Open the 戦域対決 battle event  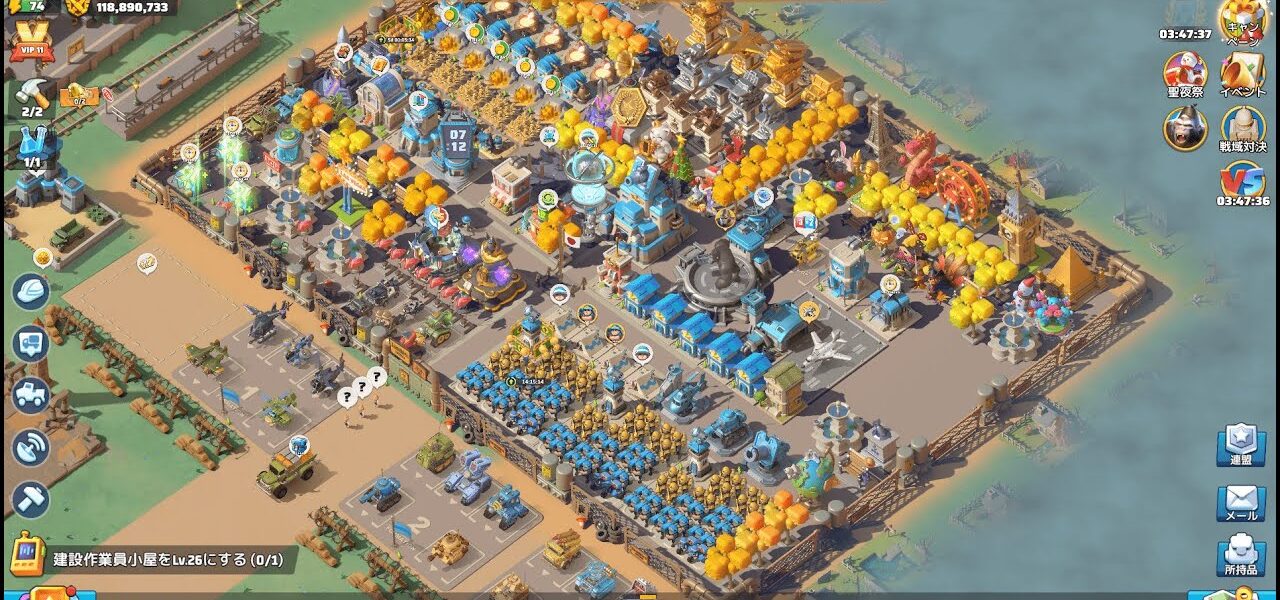(x=1243, y=130)
